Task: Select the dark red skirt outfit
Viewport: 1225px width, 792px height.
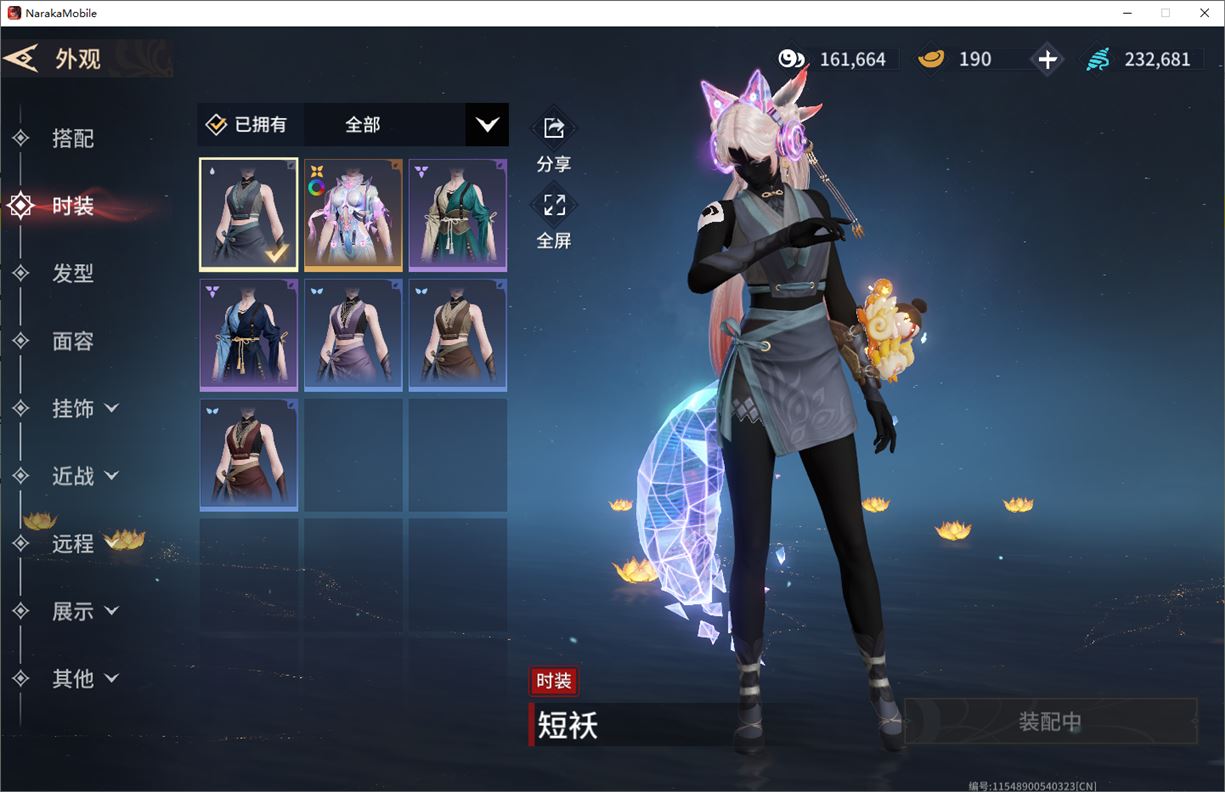Action: 249,454
